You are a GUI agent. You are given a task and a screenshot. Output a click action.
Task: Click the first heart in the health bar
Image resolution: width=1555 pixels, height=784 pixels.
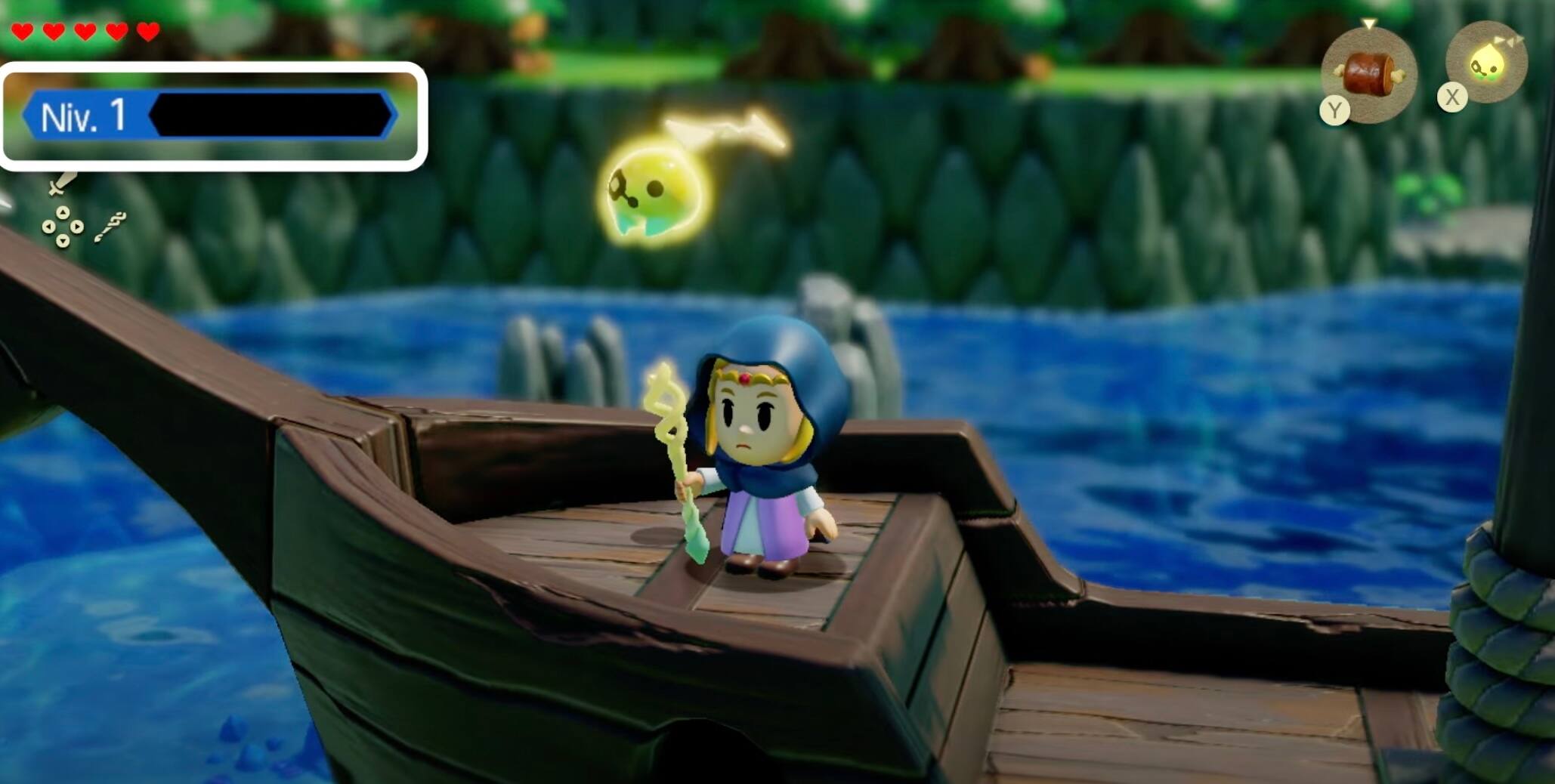tap(23, 32)
